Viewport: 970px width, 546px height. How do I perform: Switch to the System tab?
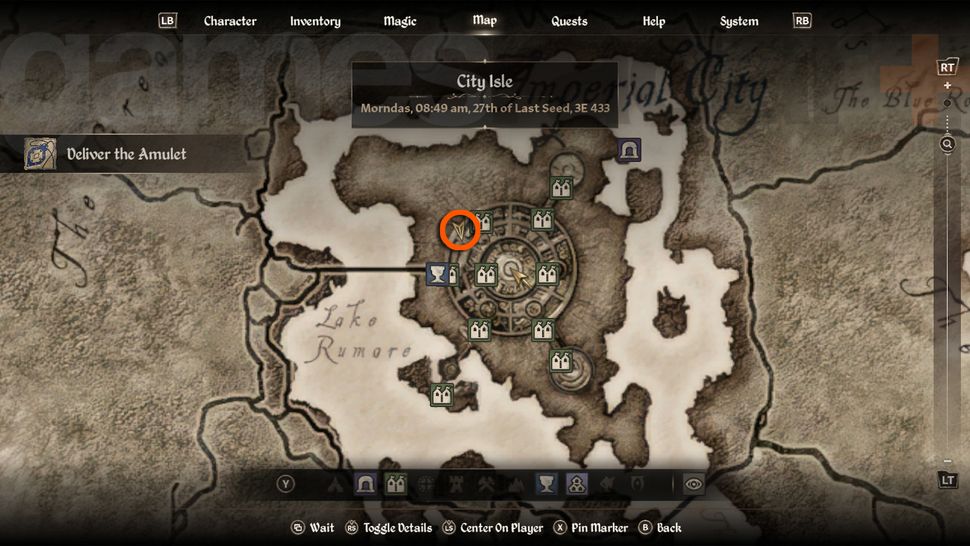click(x=739, y=21)
